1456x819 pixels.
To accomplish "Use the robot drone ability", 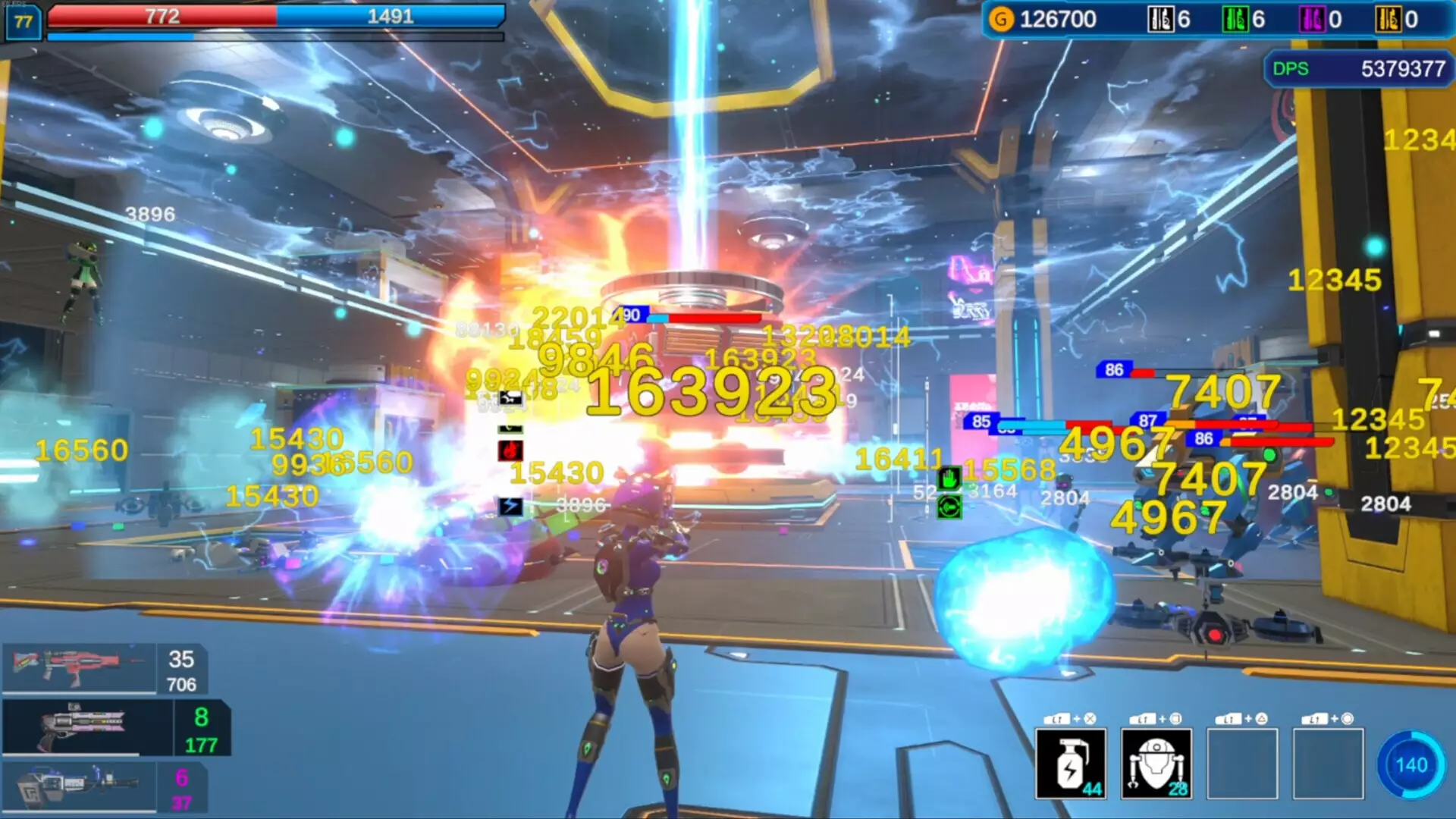I will [1156, 764].
